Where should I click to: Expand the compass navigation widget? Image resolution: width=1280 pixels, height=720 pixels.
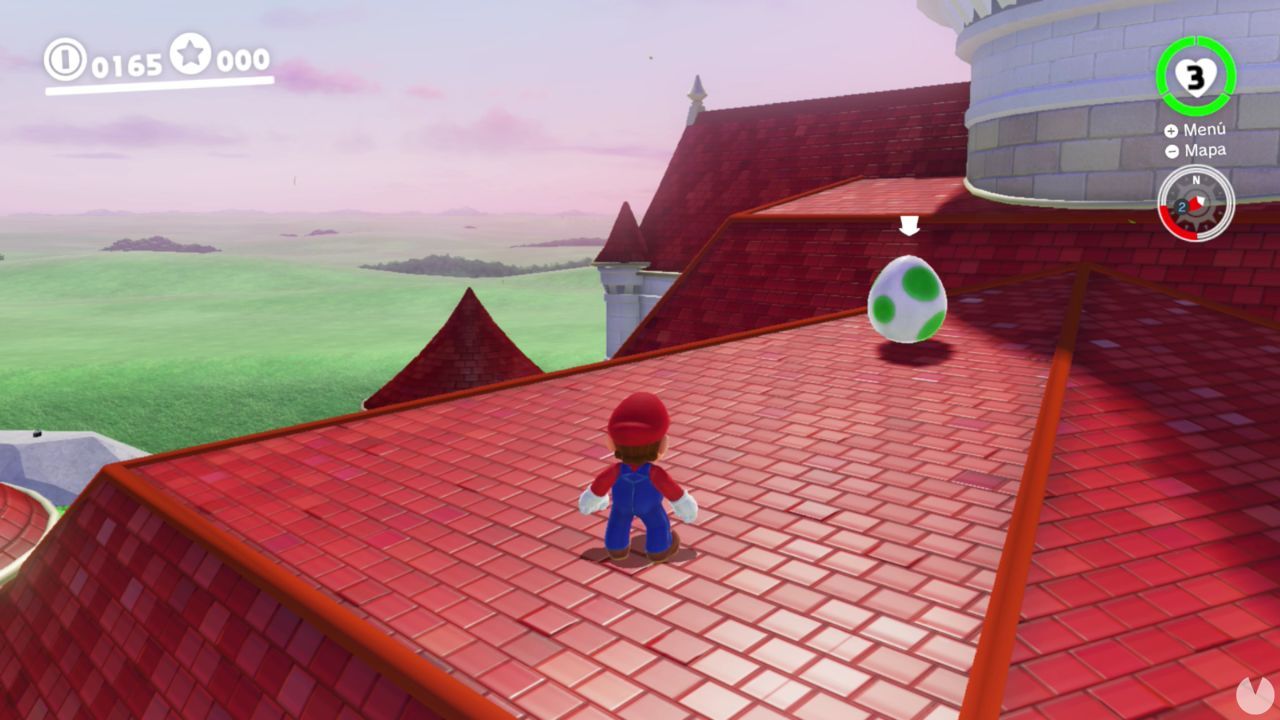(x=1195, y=203)
